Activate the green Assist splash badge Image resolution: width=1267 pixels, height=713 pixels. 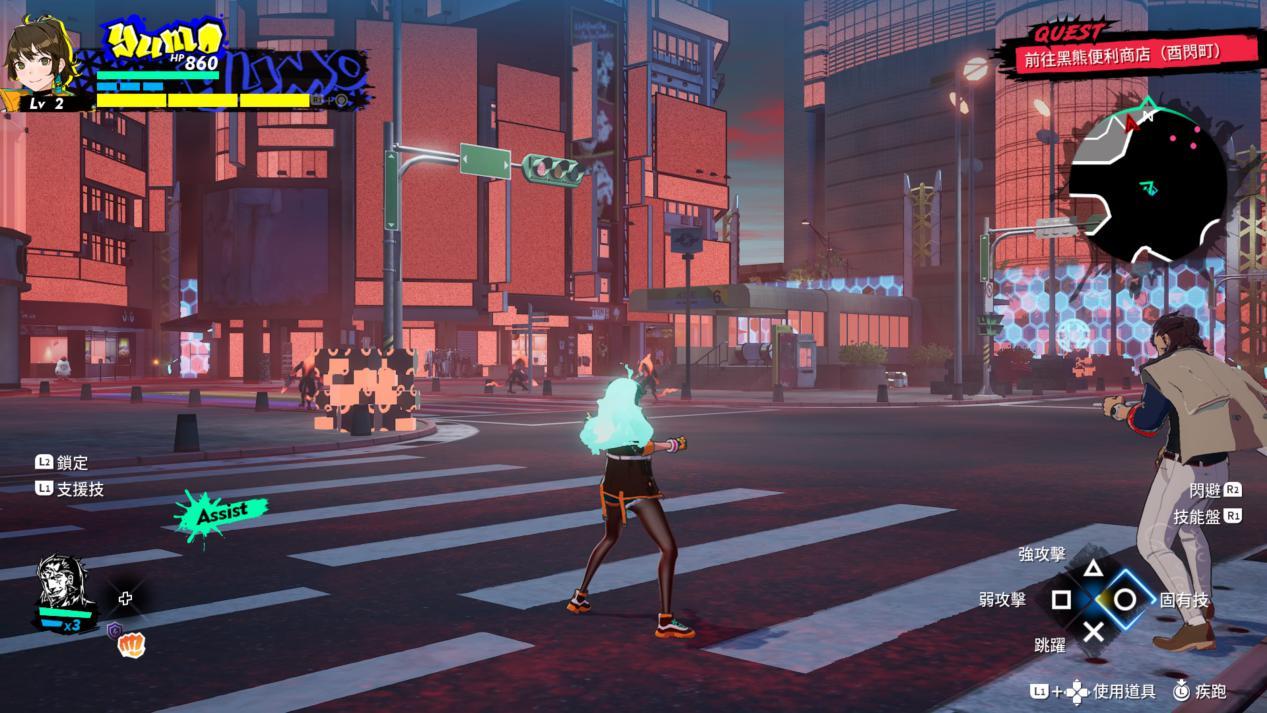tap(222, 514)
